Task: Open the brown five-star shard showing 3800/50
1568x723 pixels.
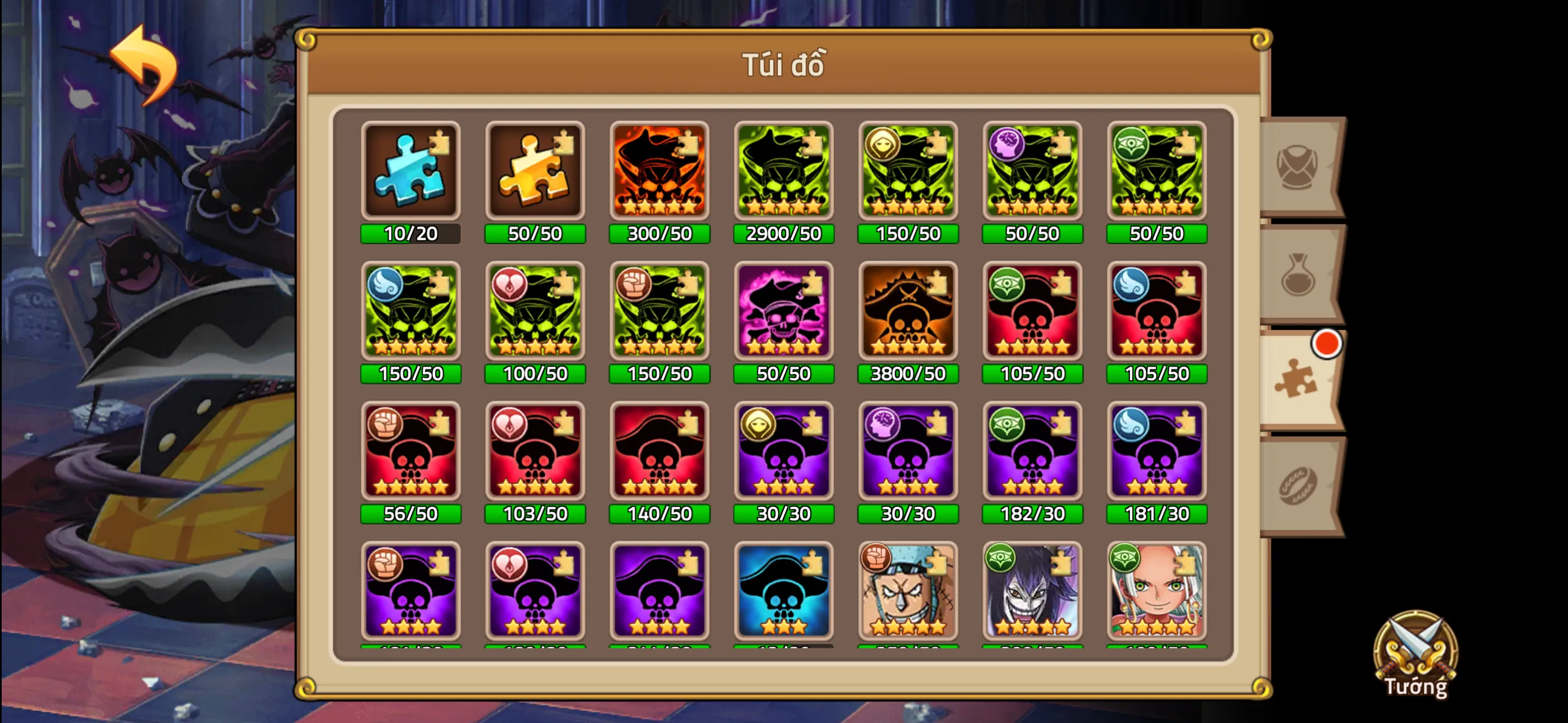Action: (907, 312)
